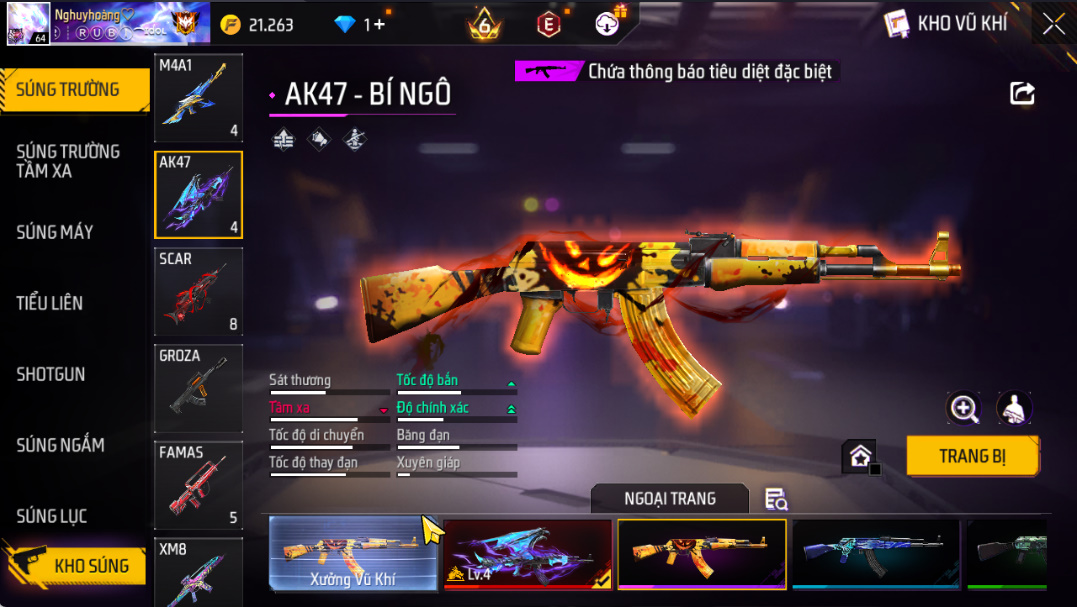
Task: Choose the SCAR weapon tile
Action: coord(198,291)
